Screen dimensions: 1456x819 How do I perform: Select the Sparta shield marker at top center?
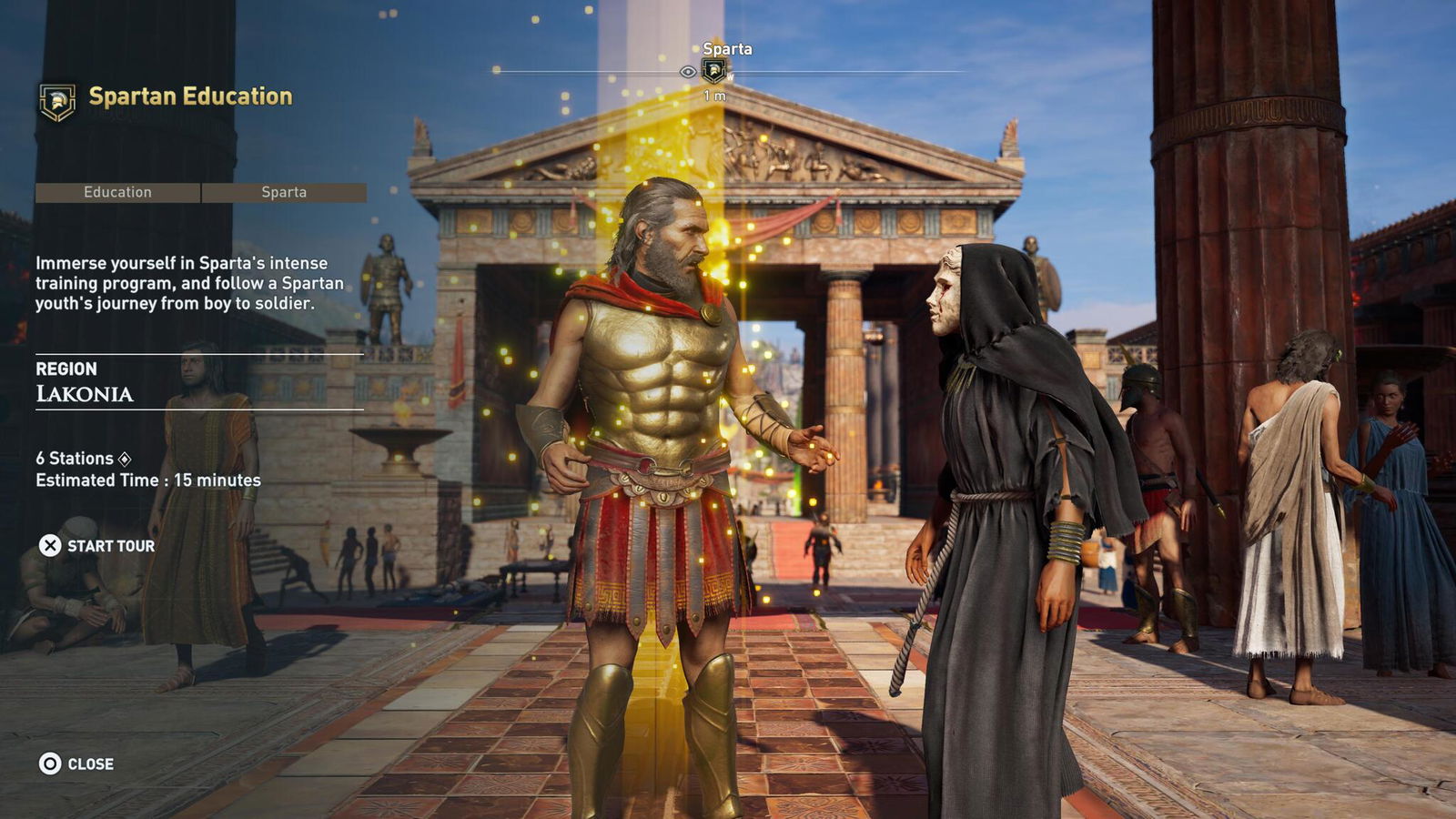713,70
